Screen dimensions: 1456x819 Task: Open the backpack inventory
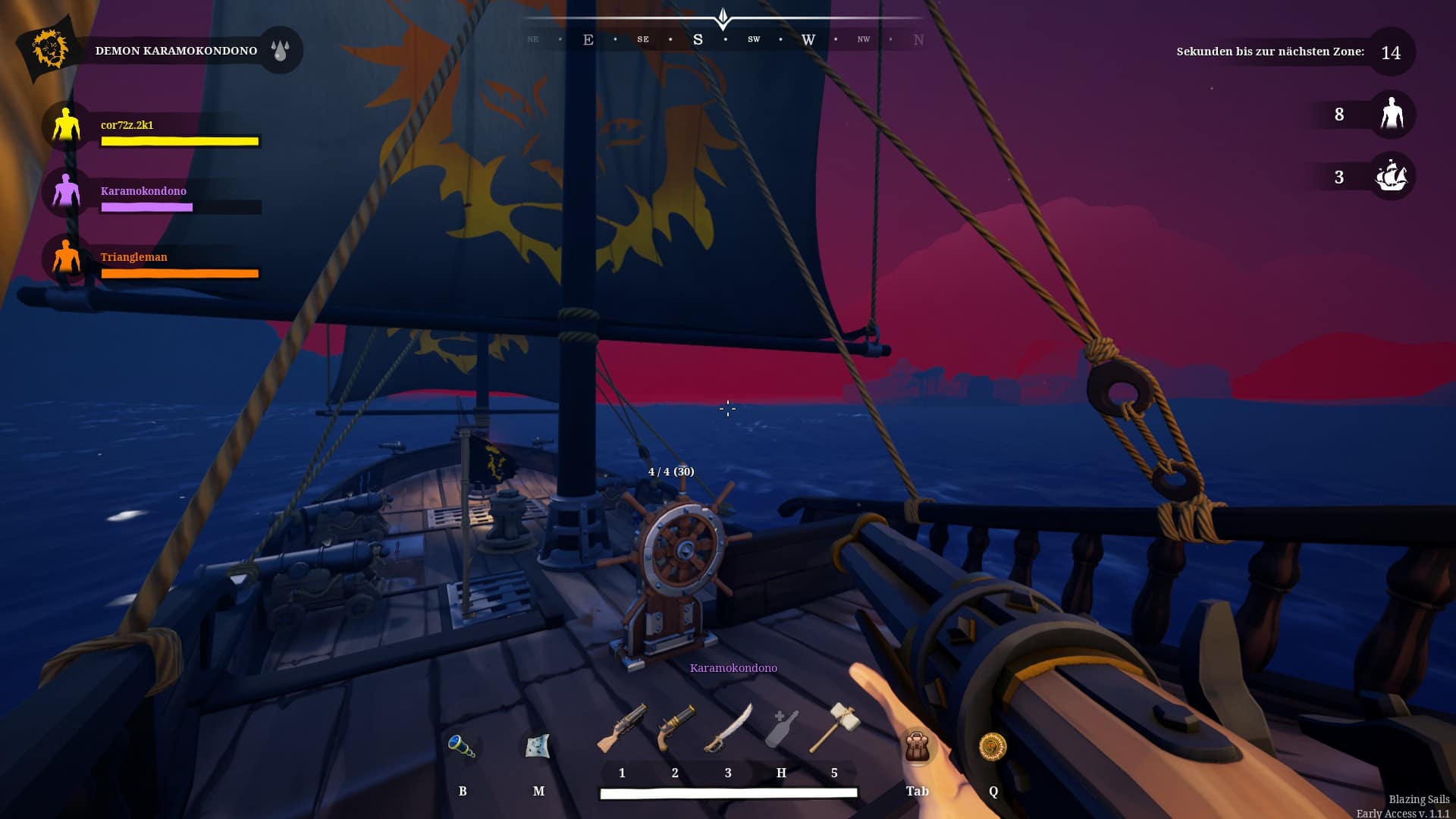(x=917, y=747)
